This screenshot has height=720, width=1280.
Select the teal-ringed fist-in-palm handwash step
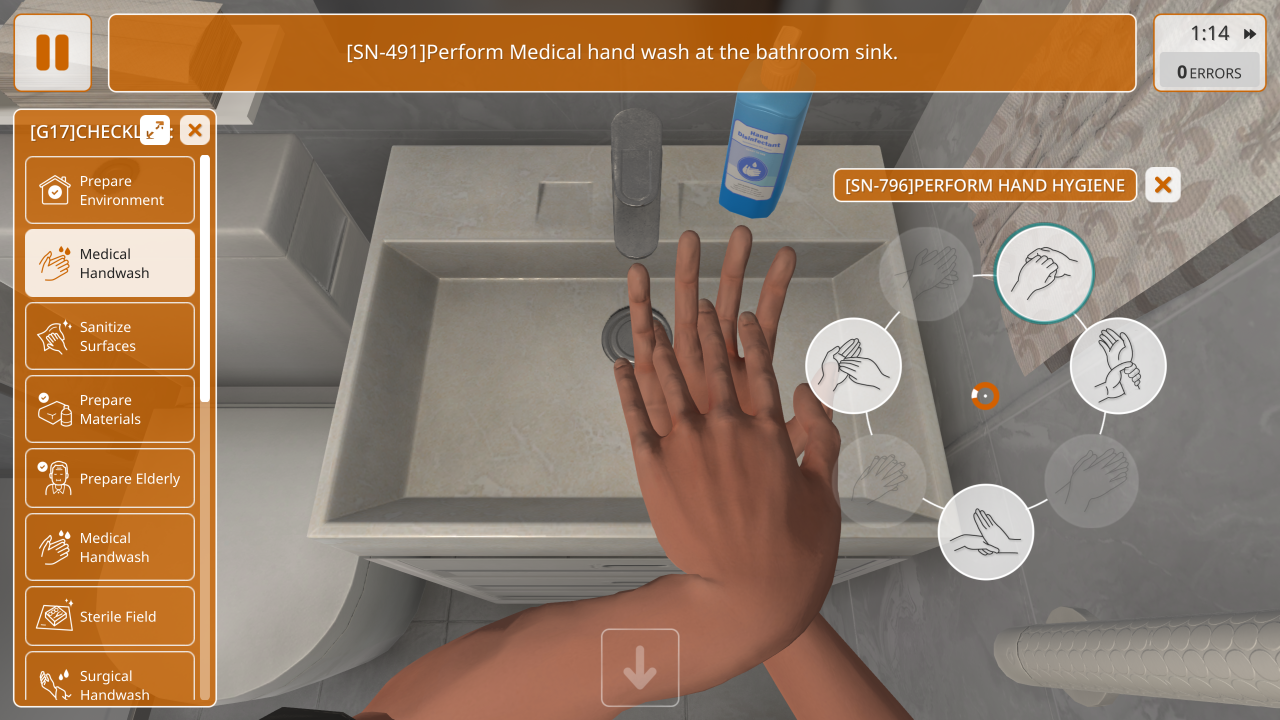pos(1045,273)
